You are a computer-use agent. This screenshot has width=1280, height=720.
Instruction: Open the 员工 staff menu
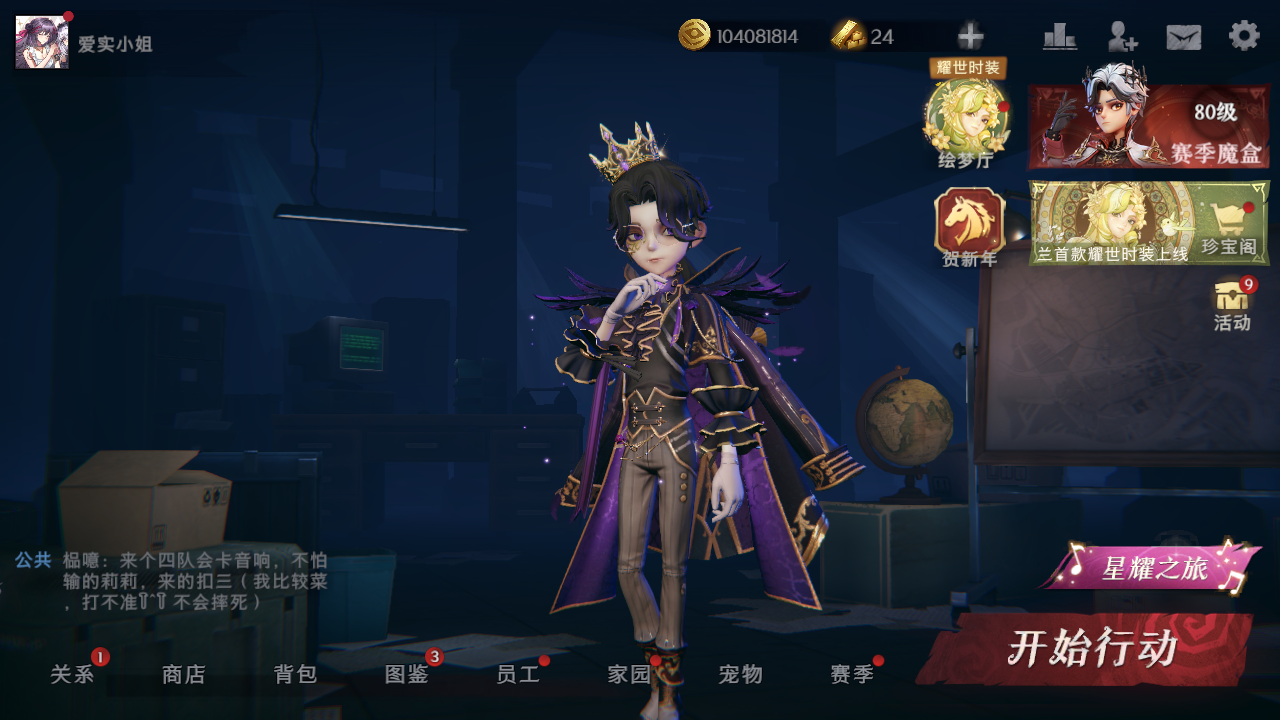click(x=518, y=675)
